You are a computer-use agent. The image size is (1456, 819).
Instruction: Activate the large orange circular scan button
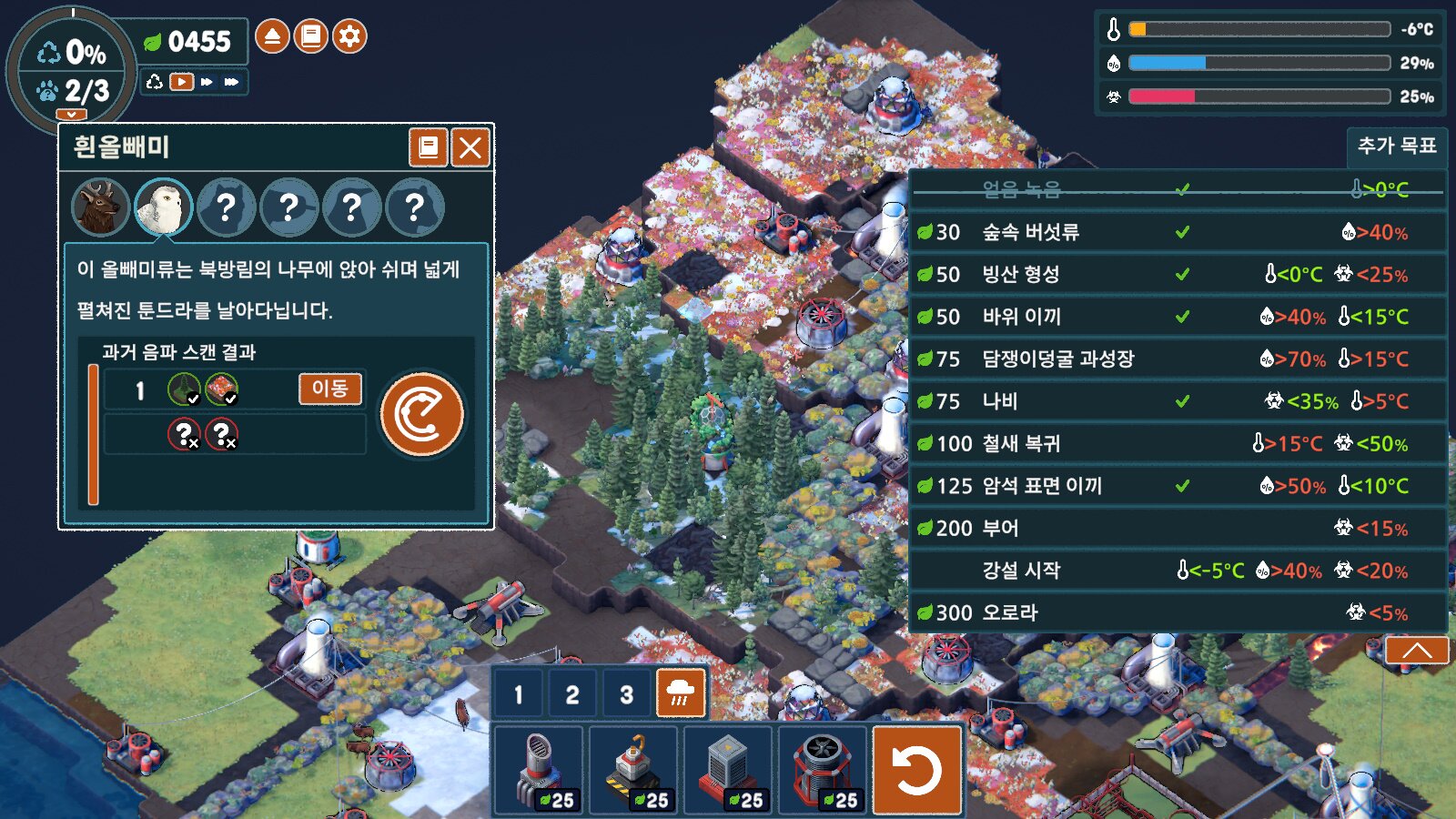[x=422, y=414]
